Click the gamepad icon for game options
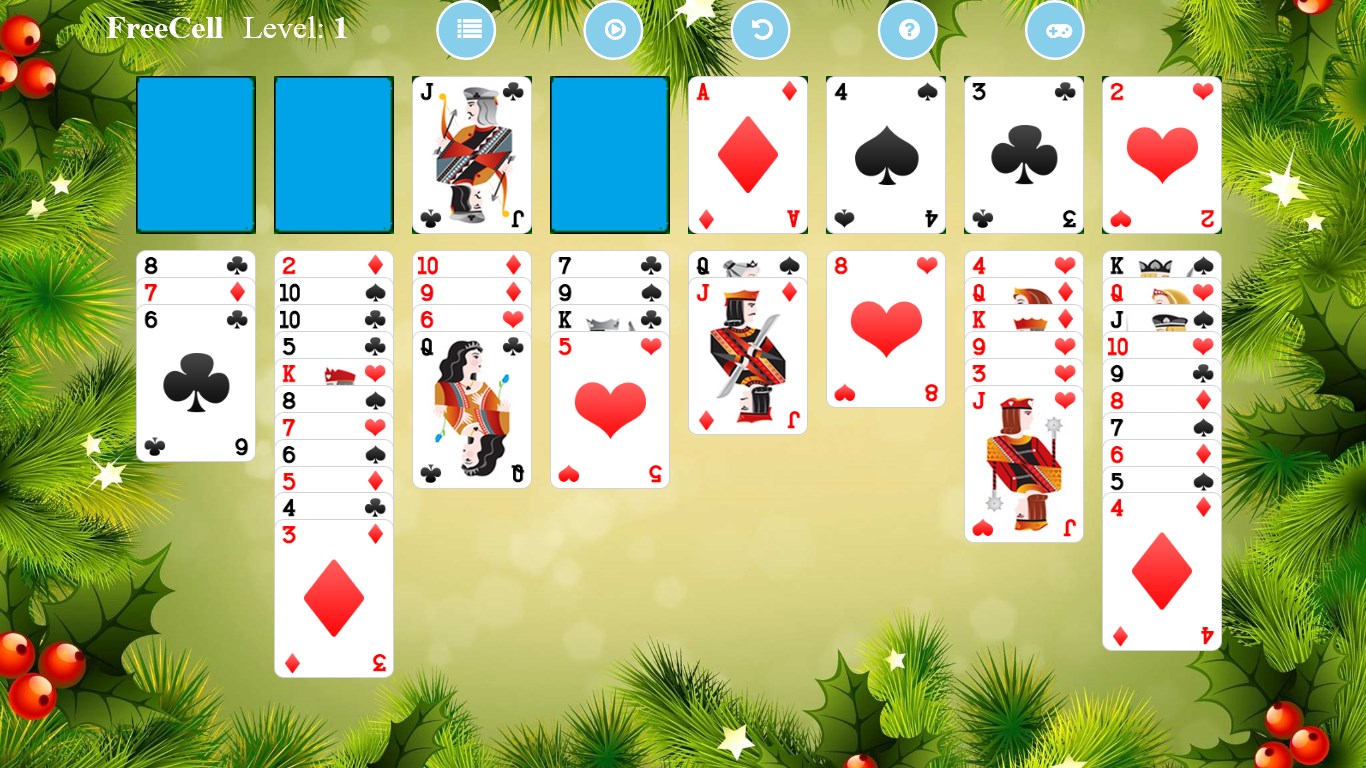This screenshot has width=1366, height=768. point(1055,30)
